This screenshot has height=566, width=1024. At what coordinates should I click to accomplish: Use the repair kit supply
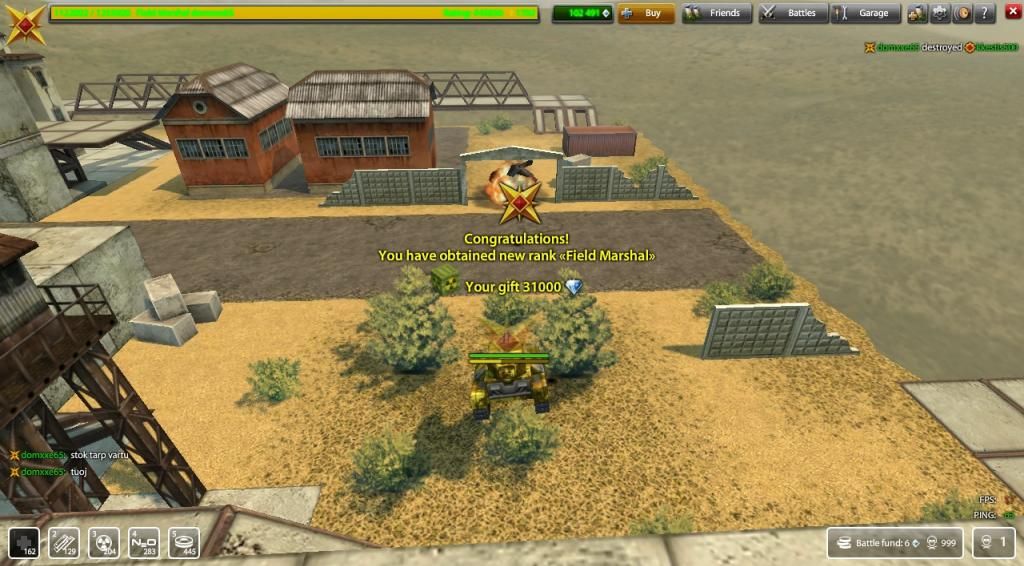(24, 541)
